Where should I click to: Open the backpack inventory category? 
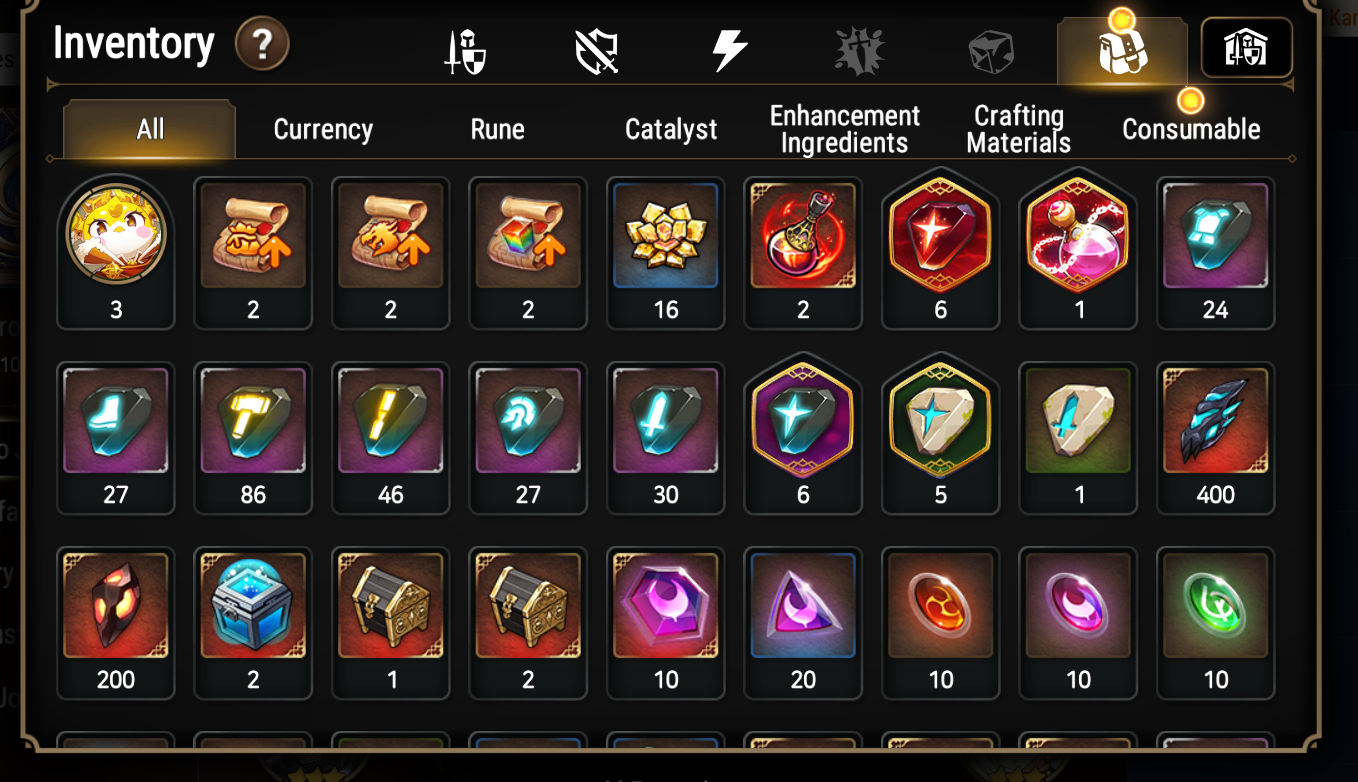(x=1121, y=51)
